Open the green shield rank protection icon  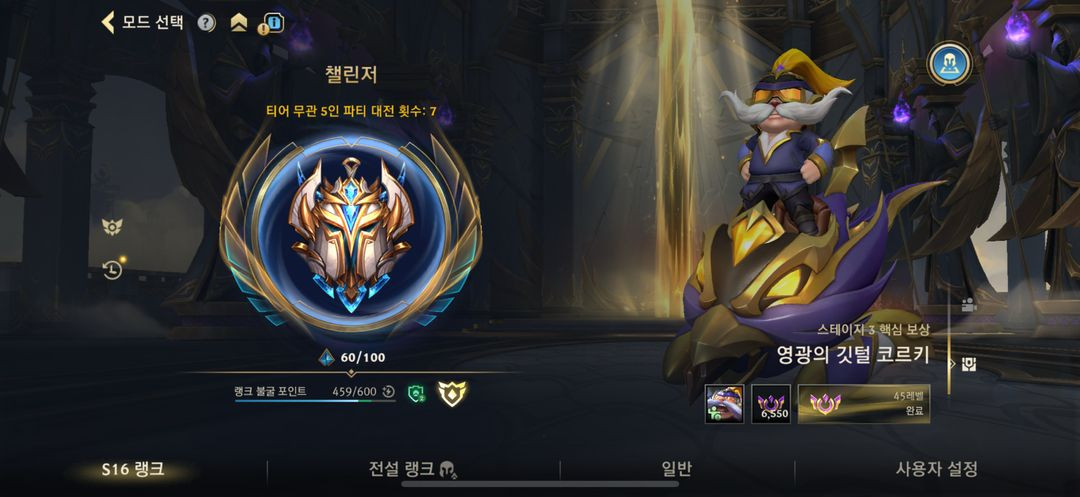click(417, 393)
